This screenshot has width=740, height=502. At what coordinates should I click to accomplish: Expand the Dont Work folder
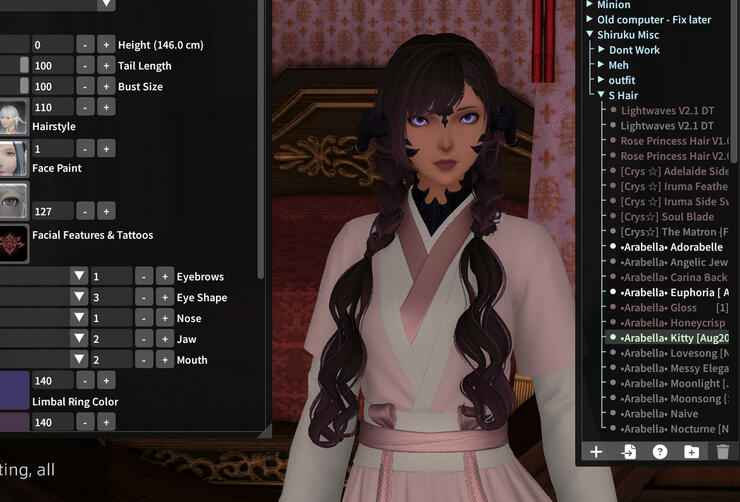602,50
